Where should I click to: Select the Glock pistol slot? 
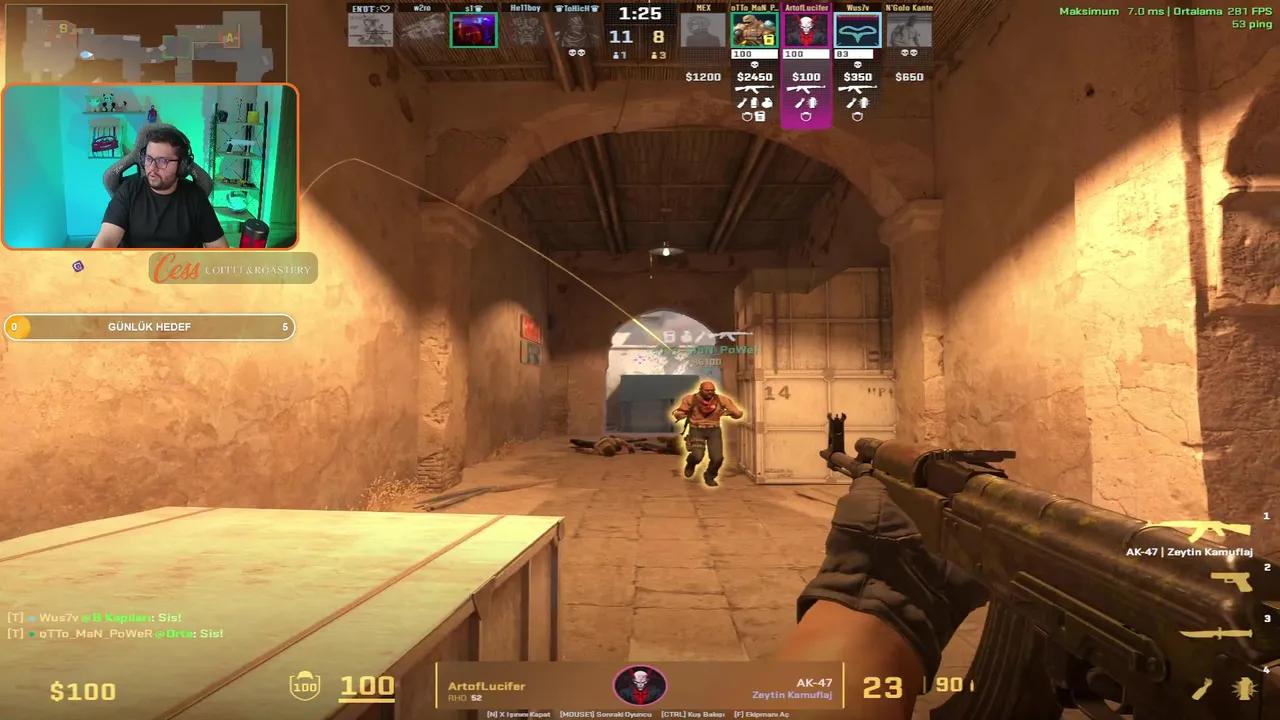(1232, 581)
